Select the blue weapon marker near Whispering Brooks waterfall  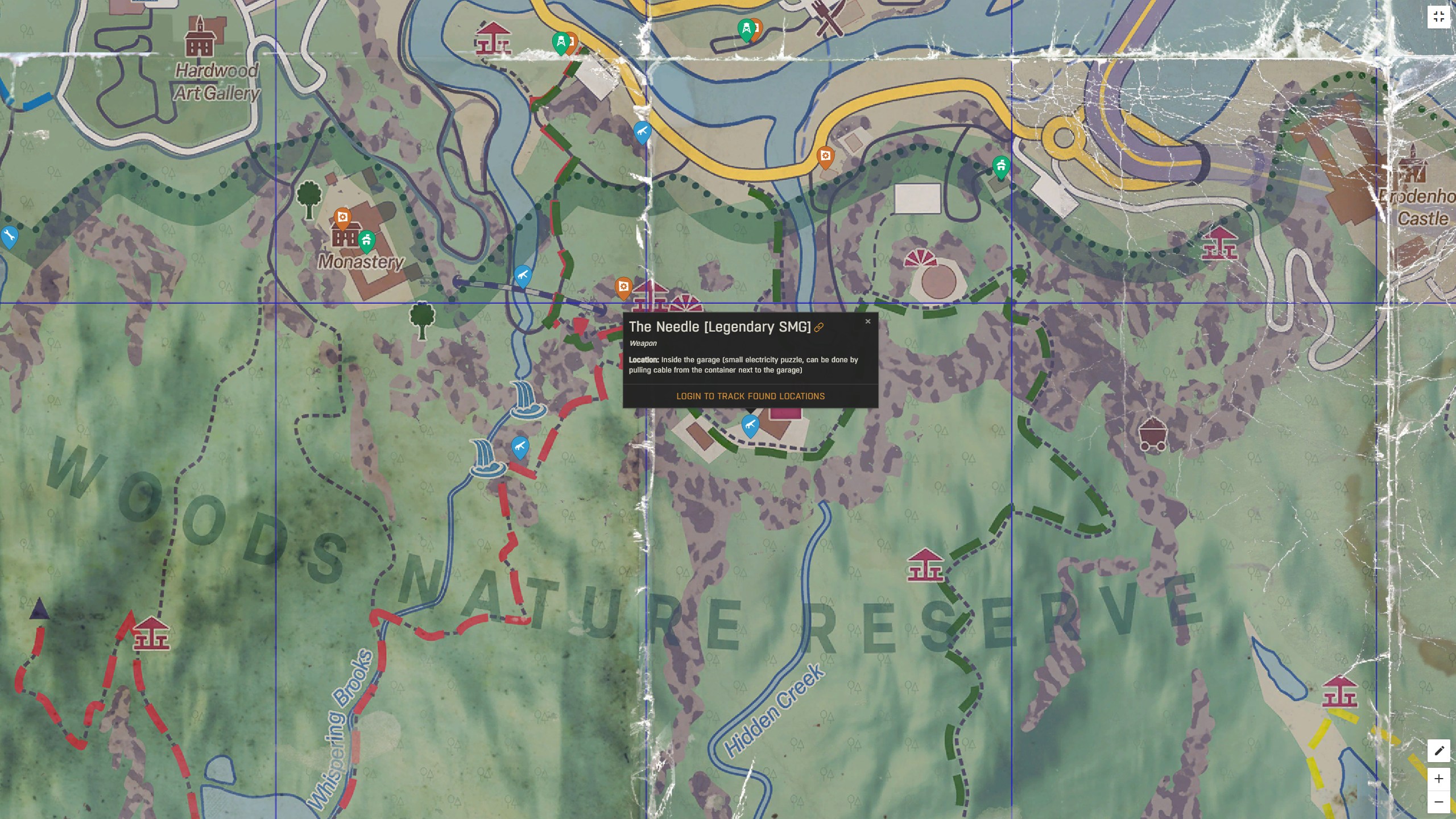pos(519,447)
